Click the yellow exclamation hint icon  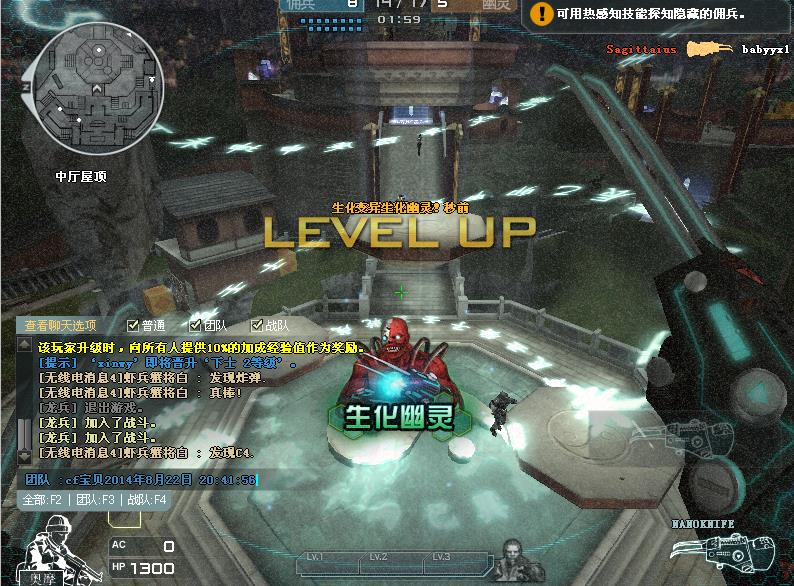(541, 13)
